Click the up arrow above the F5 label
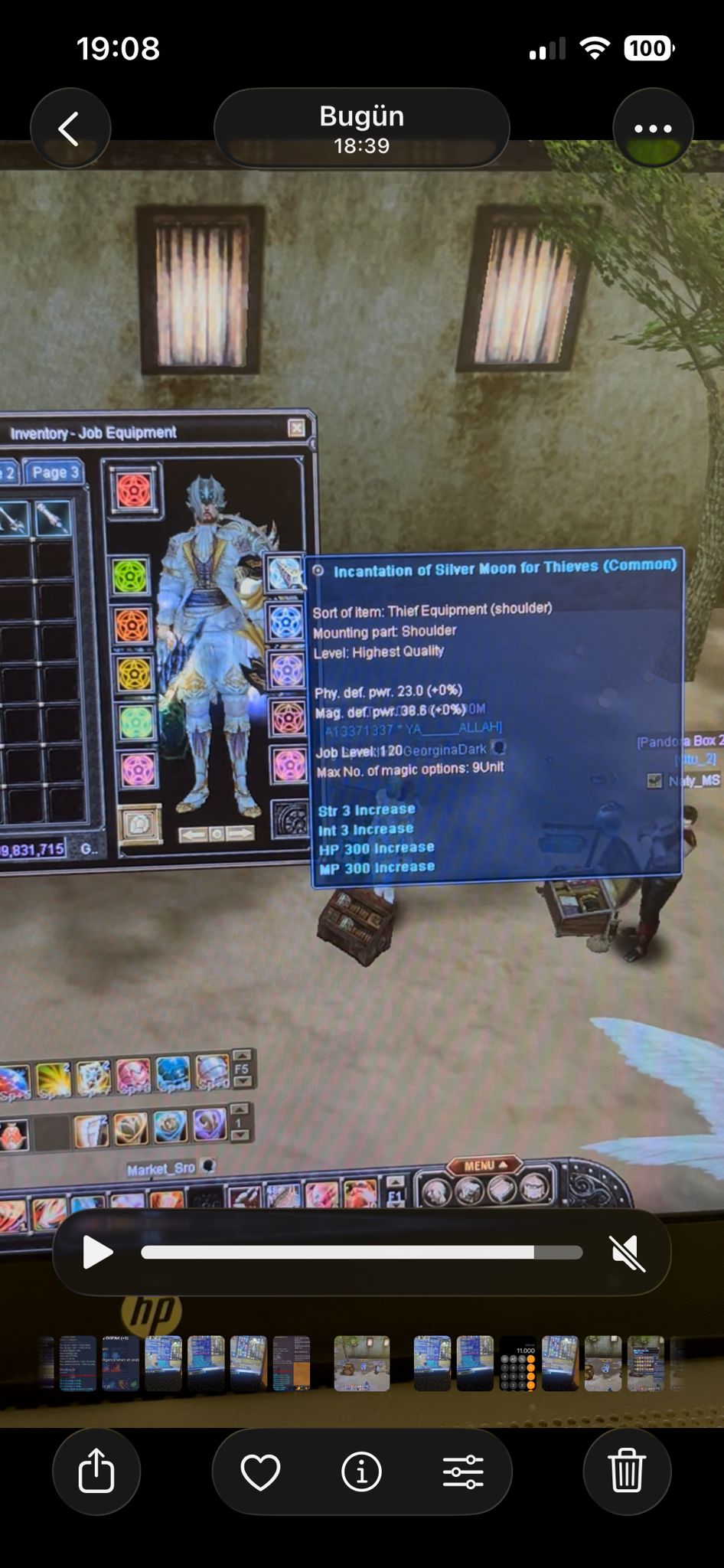724x1568 pixels. (x=242, y=1055)
